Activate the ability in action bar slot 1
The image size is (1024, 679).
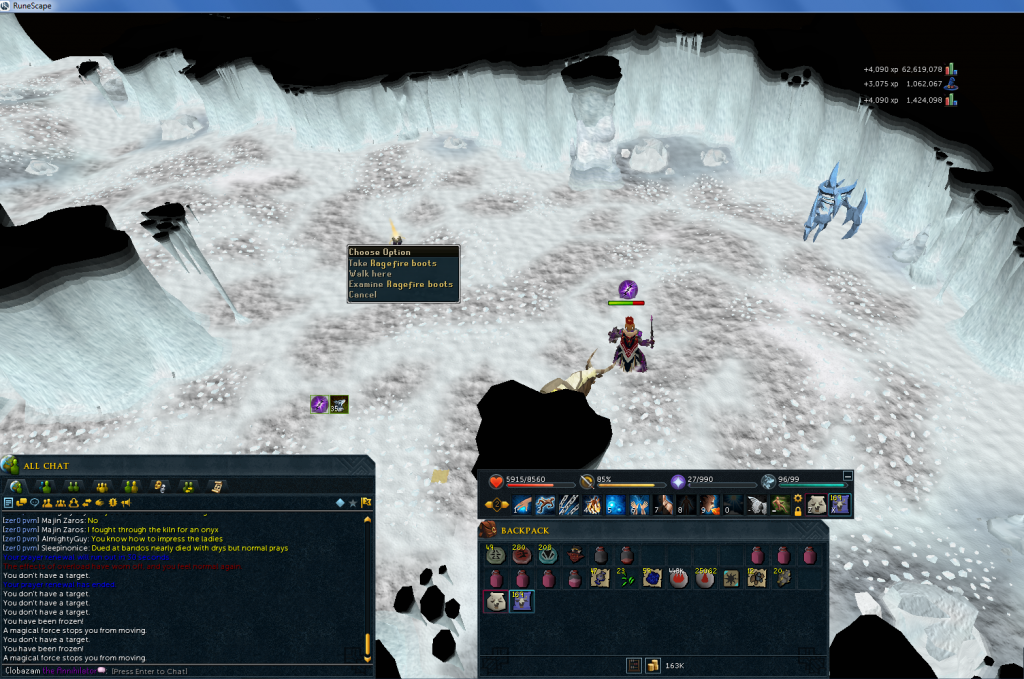(522, 505)
